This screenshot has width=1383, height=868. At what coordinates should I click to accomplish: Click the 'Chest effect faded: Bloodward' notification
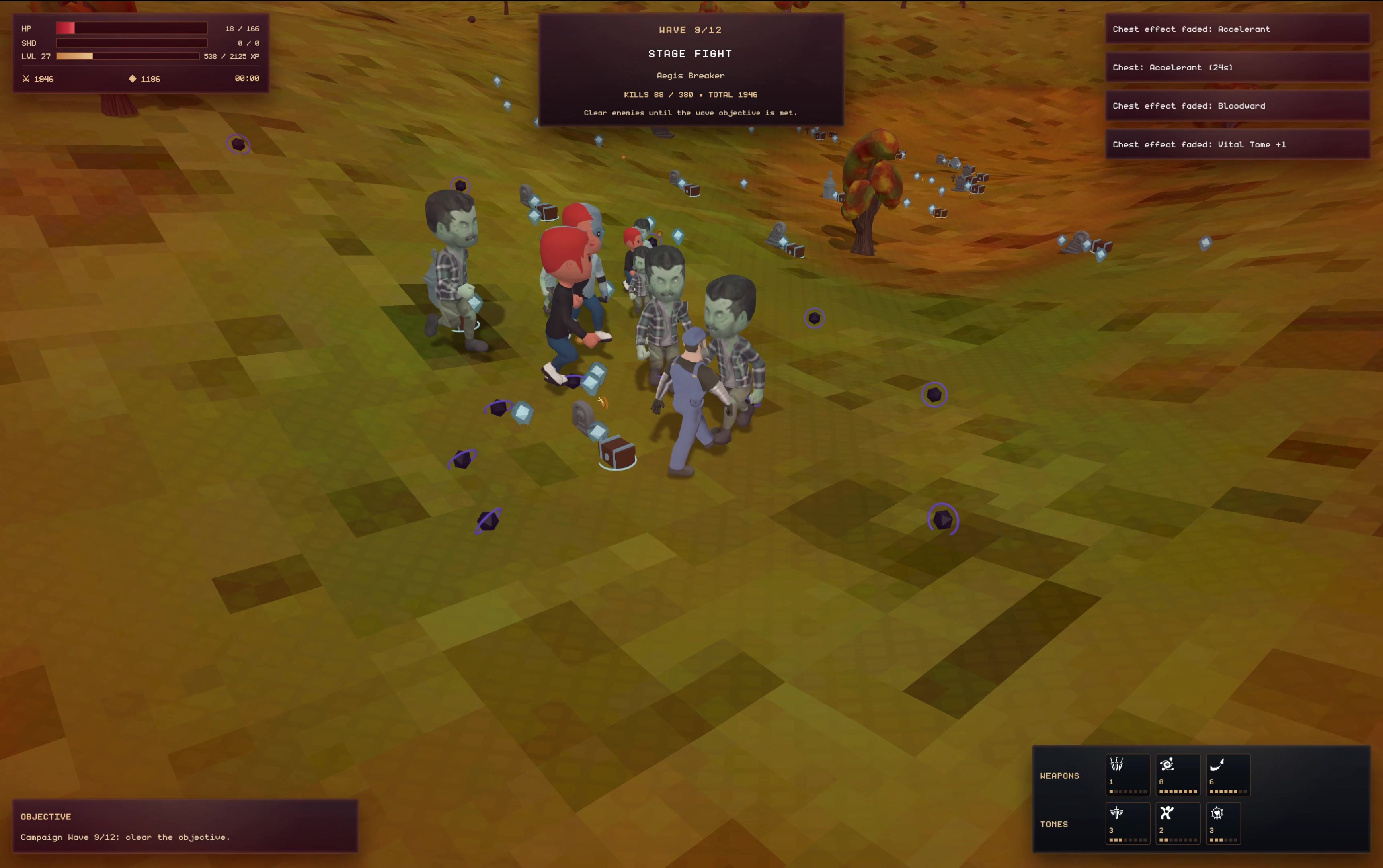tap(1237, 106)
